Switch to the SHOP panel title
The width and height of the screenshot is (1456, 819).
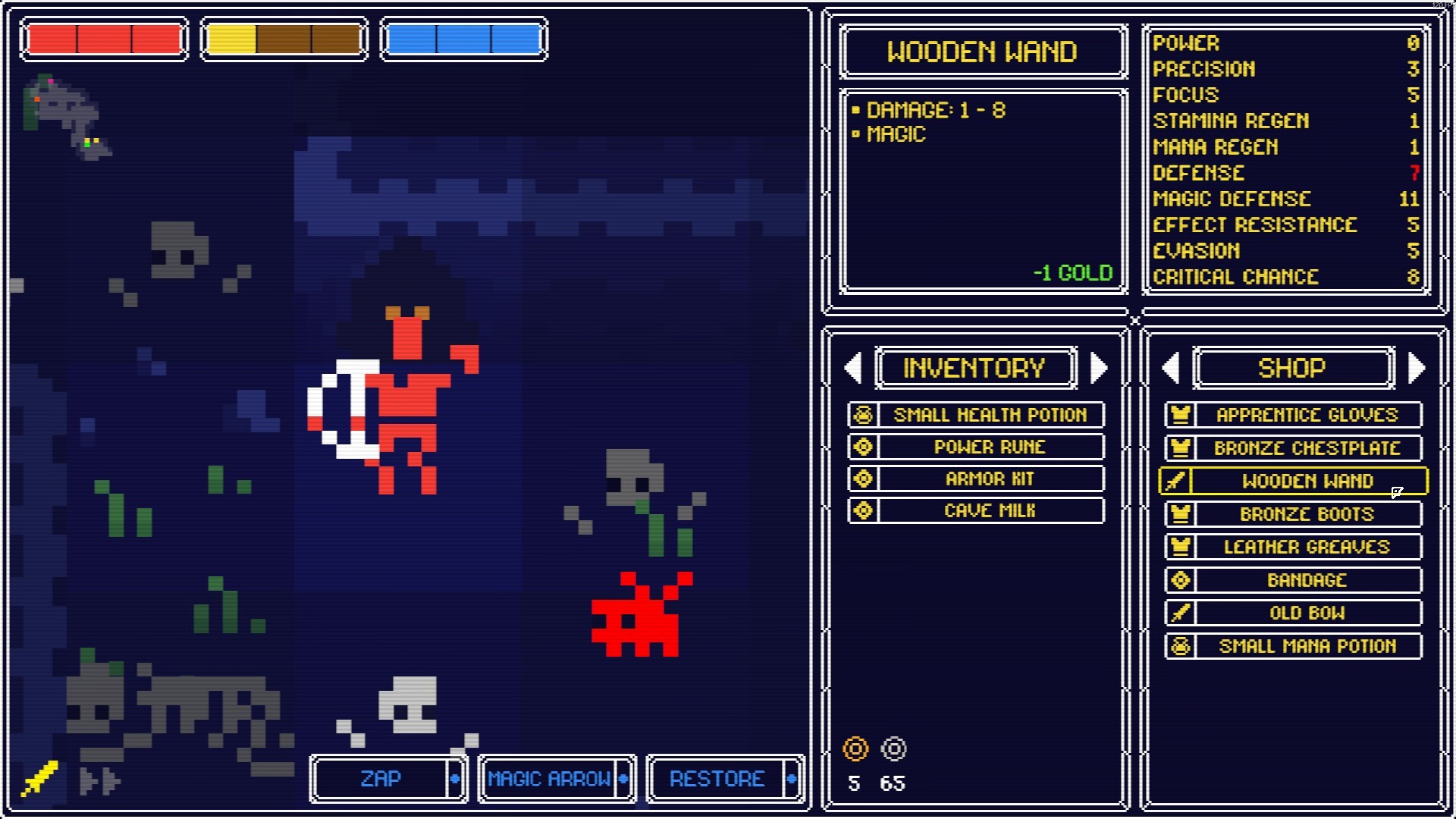tap(1292, 369)
